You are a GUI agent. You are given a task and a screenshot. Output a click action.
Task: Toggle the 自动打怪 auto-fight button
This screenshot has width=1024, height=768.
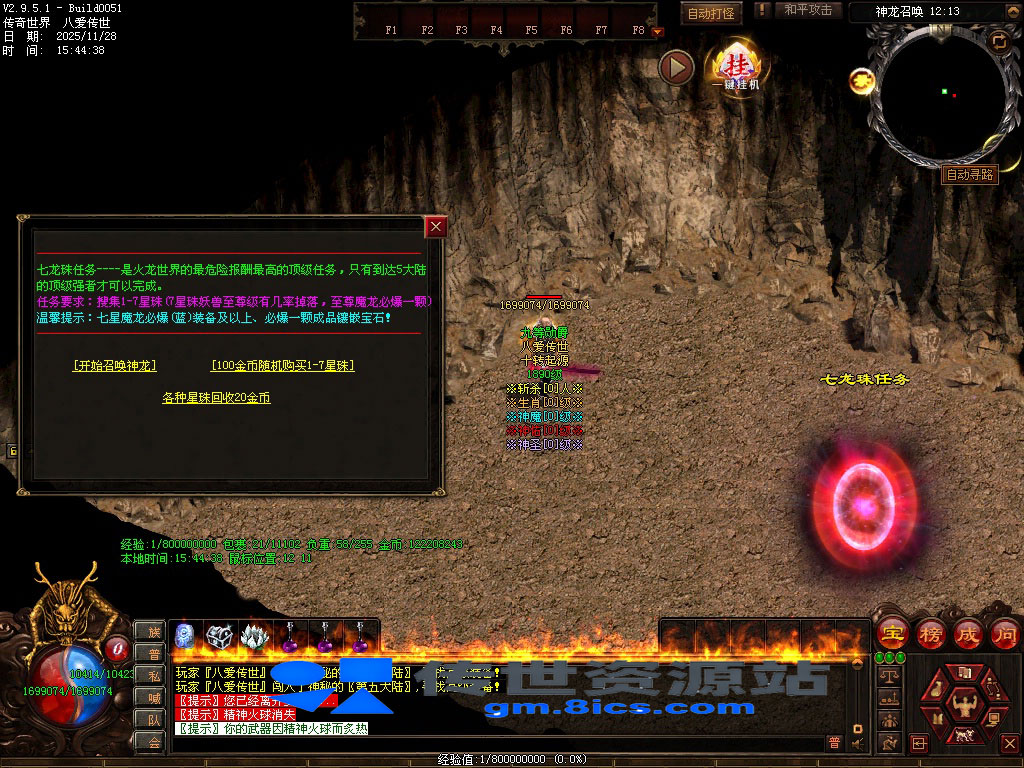(x=712, y=13)
